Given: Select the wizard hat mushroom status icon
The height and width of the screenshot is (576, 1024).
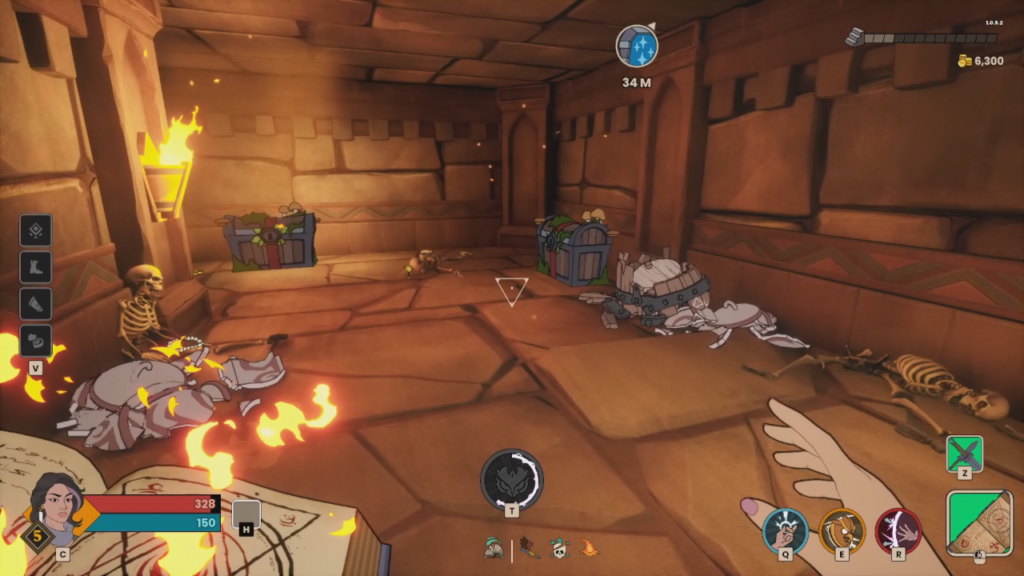Looking at the screenshot, I should 494,547.
